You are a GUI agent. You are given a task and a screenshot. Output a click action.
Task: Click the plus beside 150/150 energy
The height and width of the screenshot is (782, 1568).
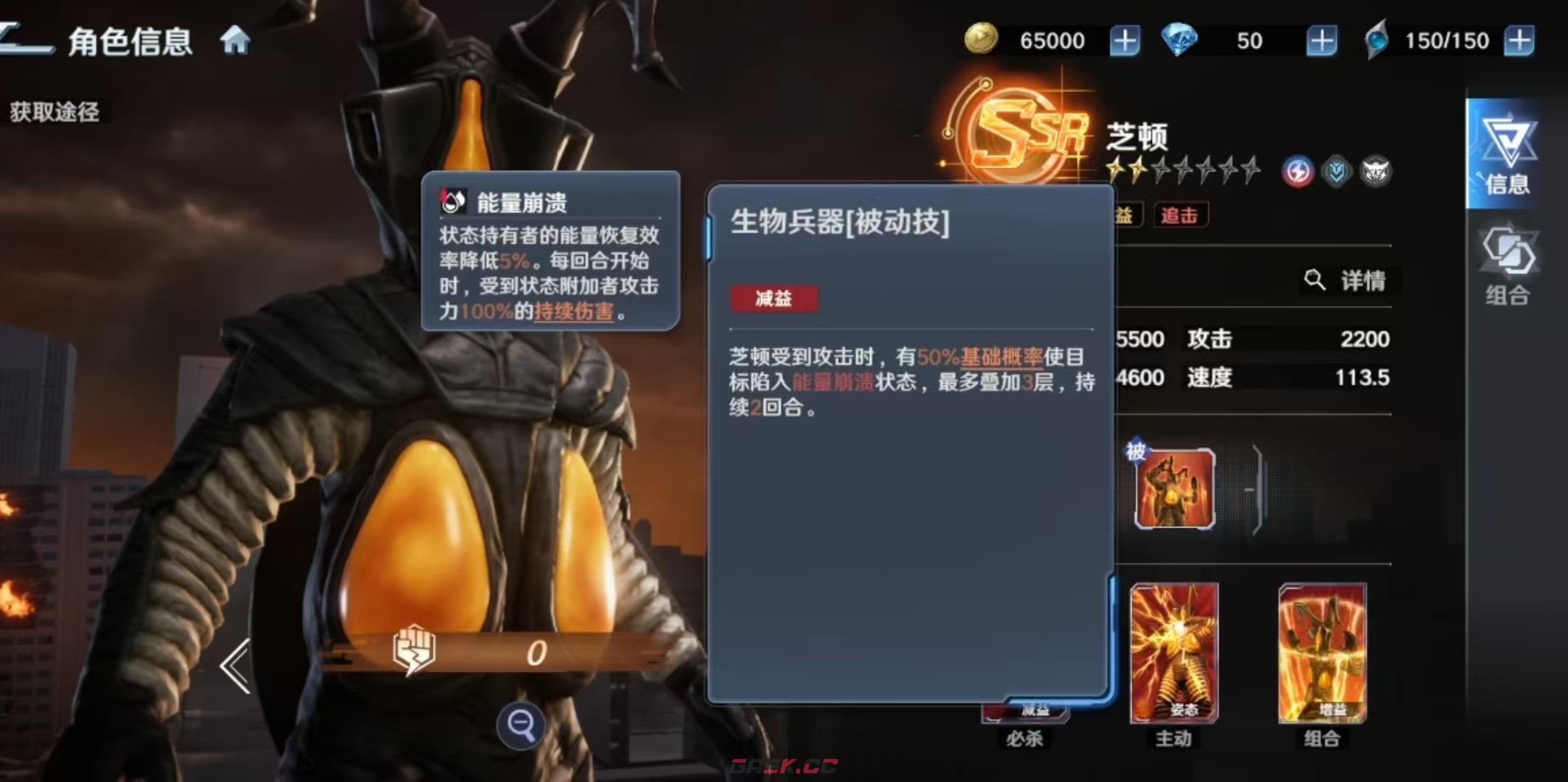click(x=1521, y=40)
